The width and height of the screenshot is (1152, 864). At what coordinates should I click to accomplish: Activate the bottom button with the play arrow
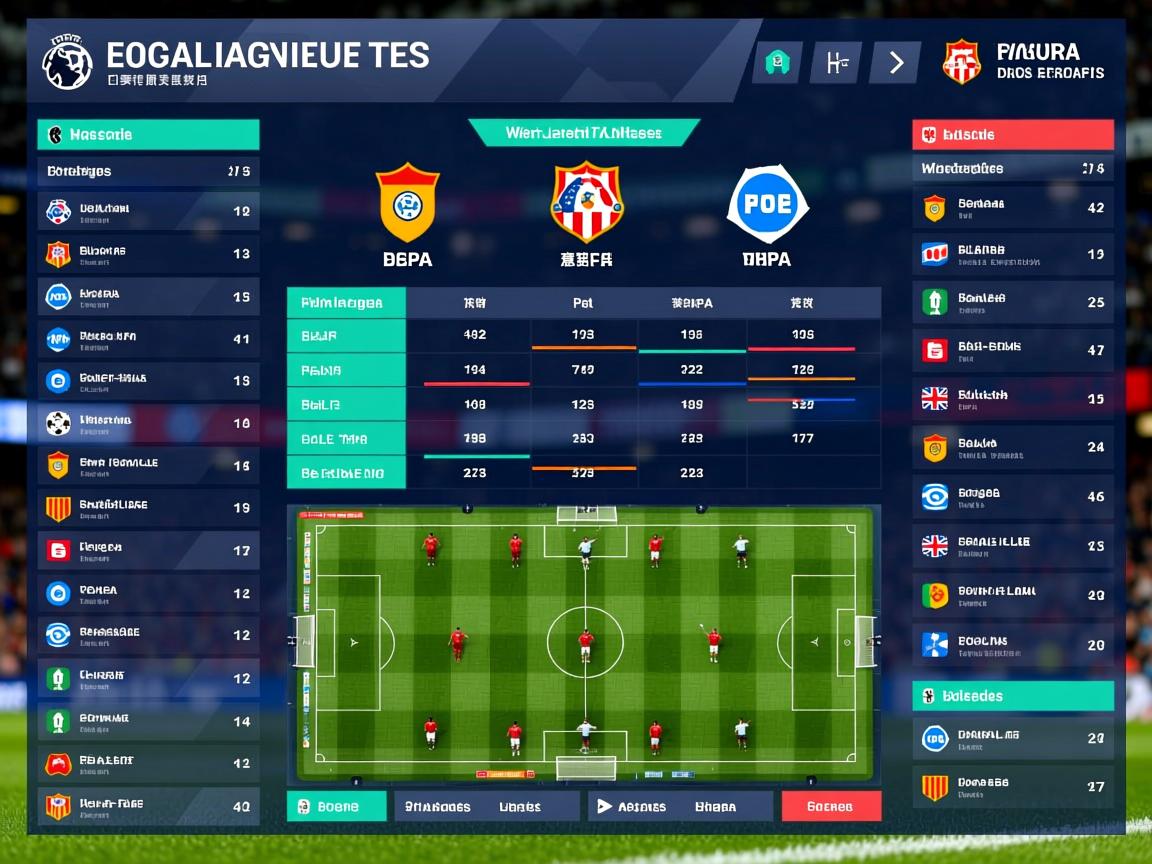[x=680, y=806]
